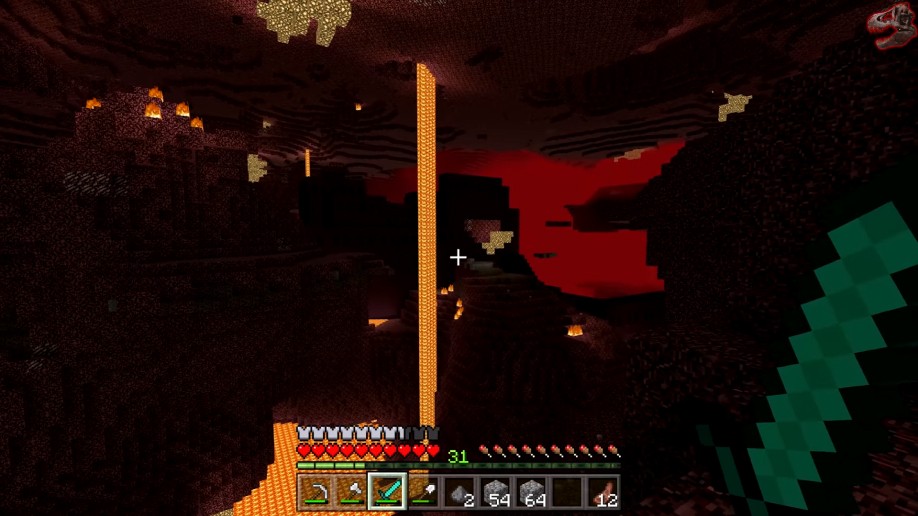Pick the cobblestone stack of 54
The image size is (918, 516).
click(495, 492)
